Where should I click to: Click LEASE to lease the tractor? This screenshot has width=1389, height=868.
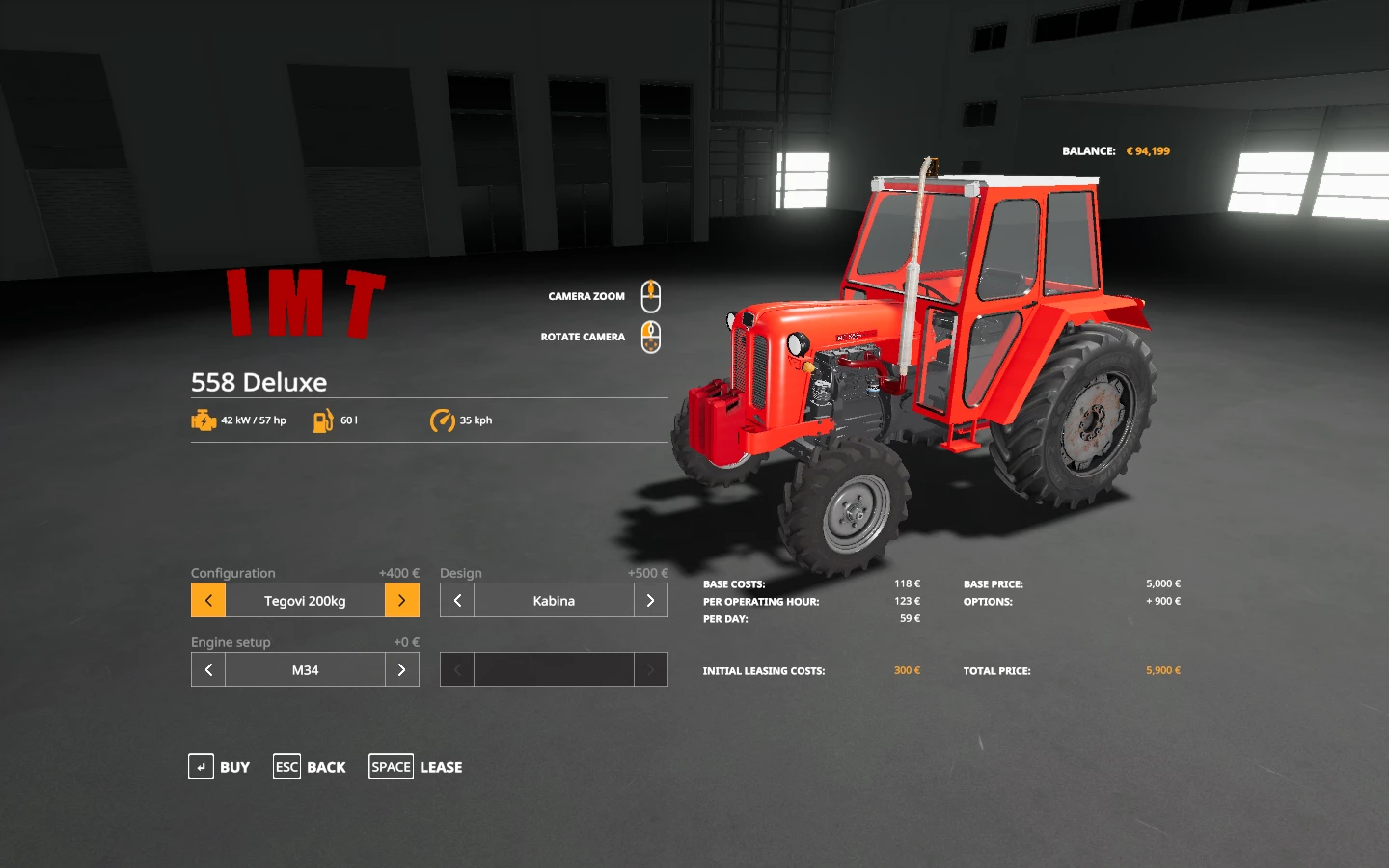(x=441, y=766)
